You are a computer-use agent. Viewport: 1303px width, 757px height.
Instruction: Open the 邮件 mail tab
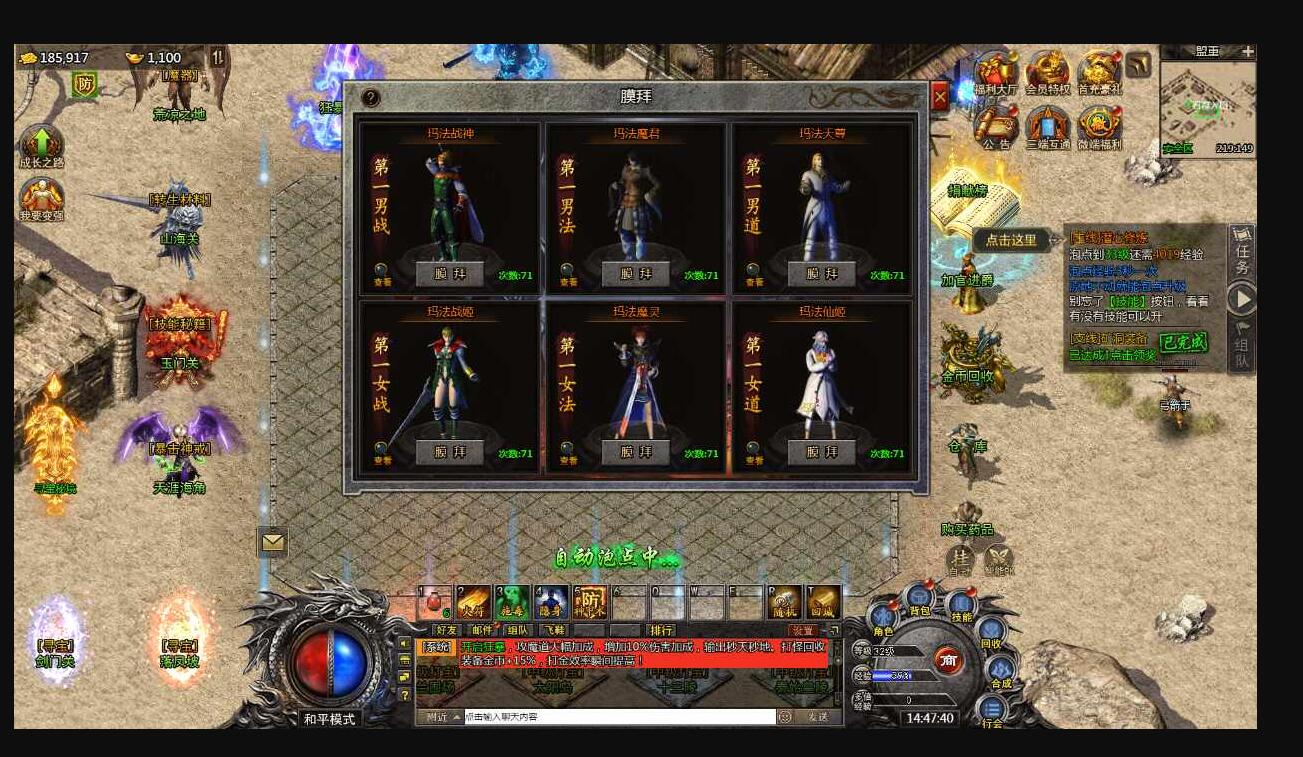pyautogui.click(x=482, y=630)
